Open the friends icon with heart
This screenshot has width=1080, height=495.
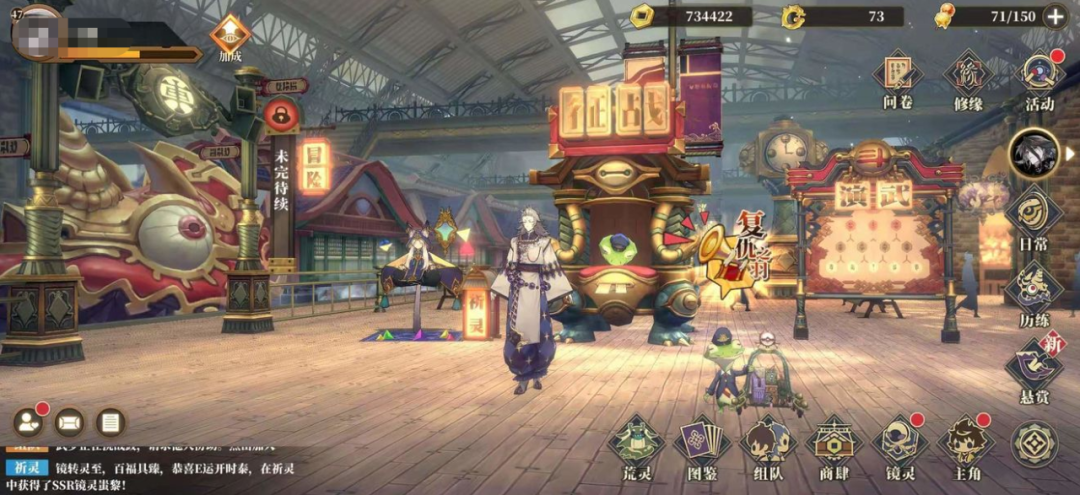29,423
